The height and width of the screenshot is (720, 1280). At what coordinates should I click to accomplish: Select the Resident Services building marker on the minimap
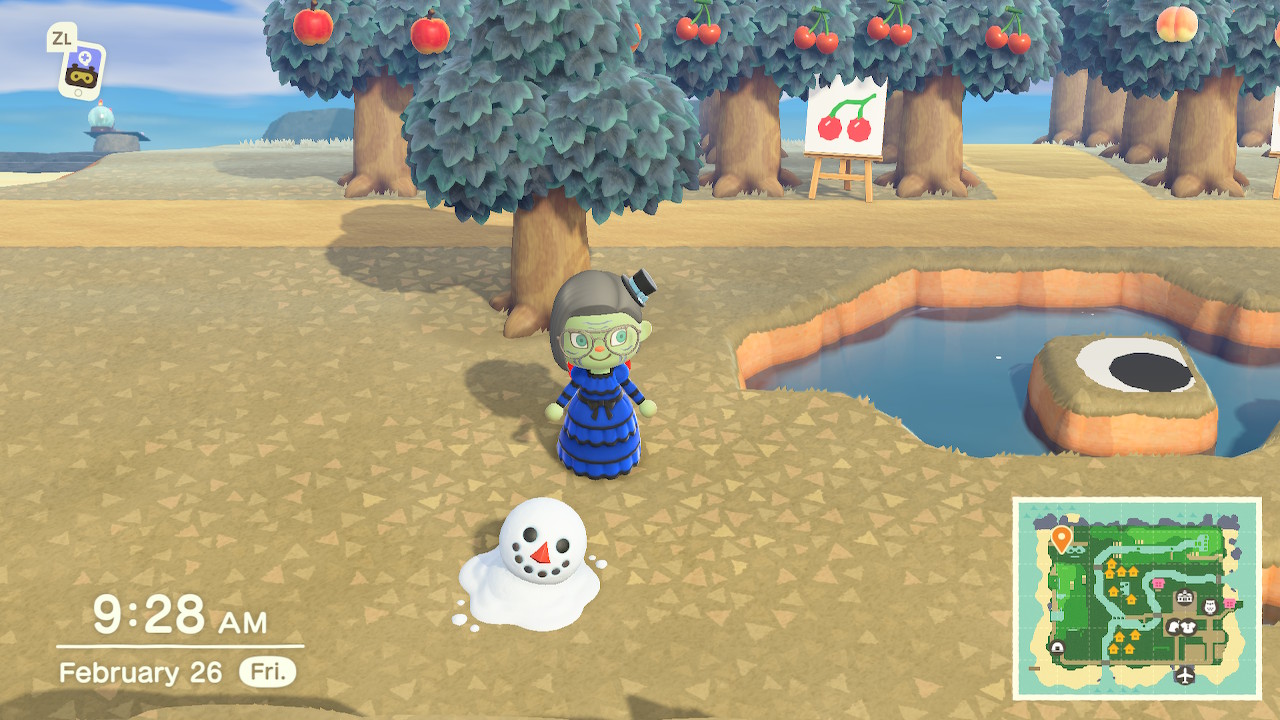1185,598
